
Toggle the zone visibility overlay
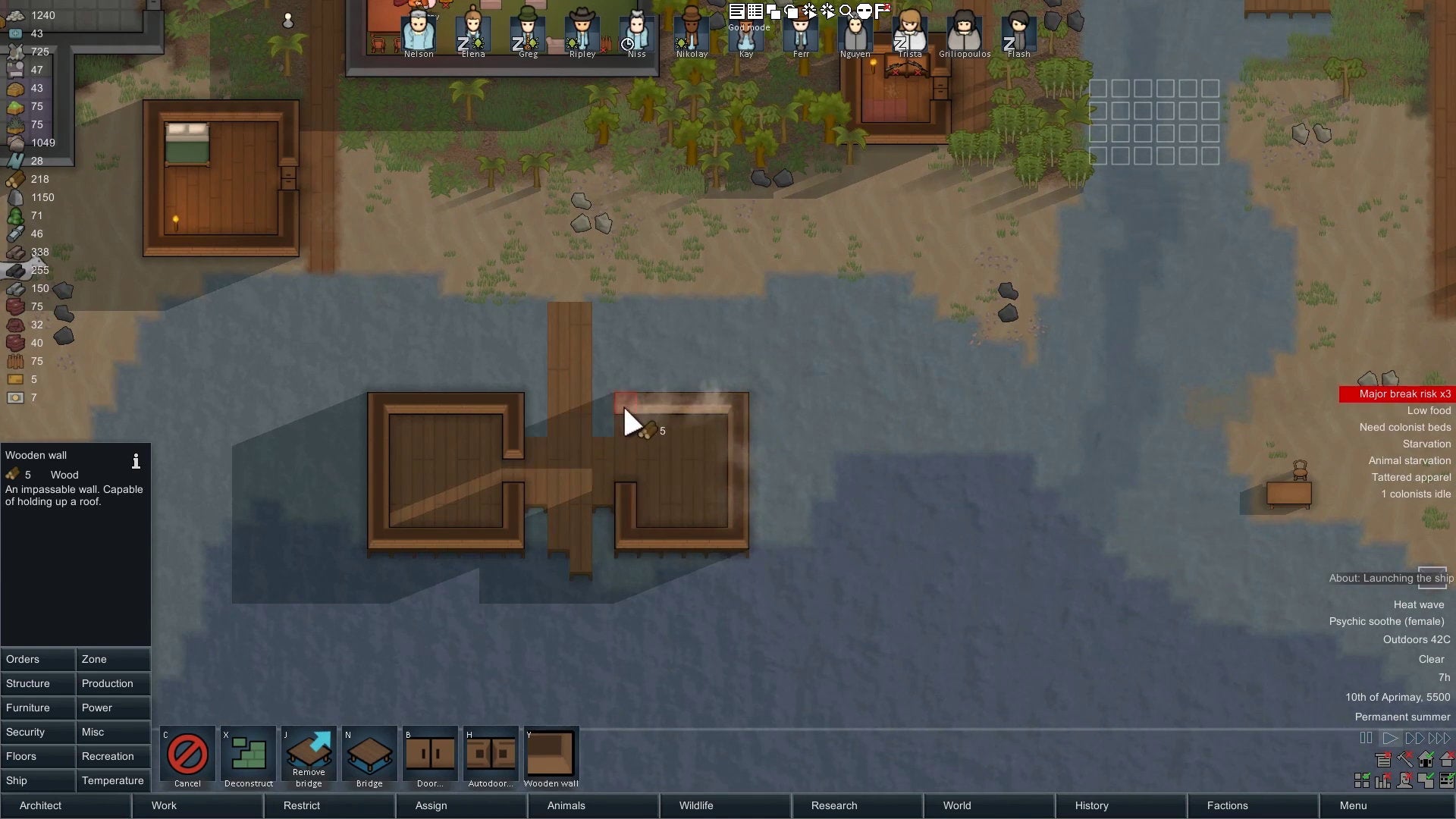[x=1362, y=780]
